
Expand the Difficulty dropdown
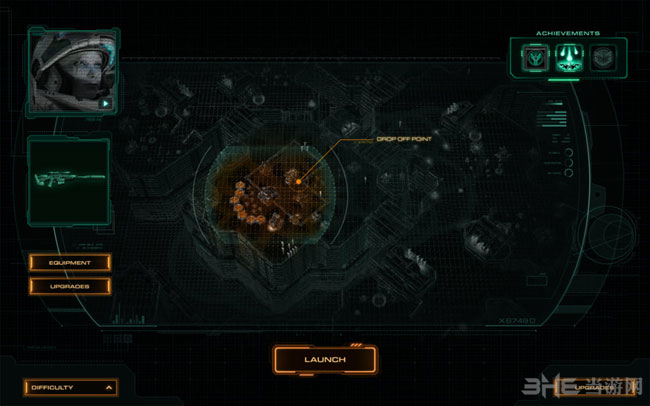coord(71,386)
